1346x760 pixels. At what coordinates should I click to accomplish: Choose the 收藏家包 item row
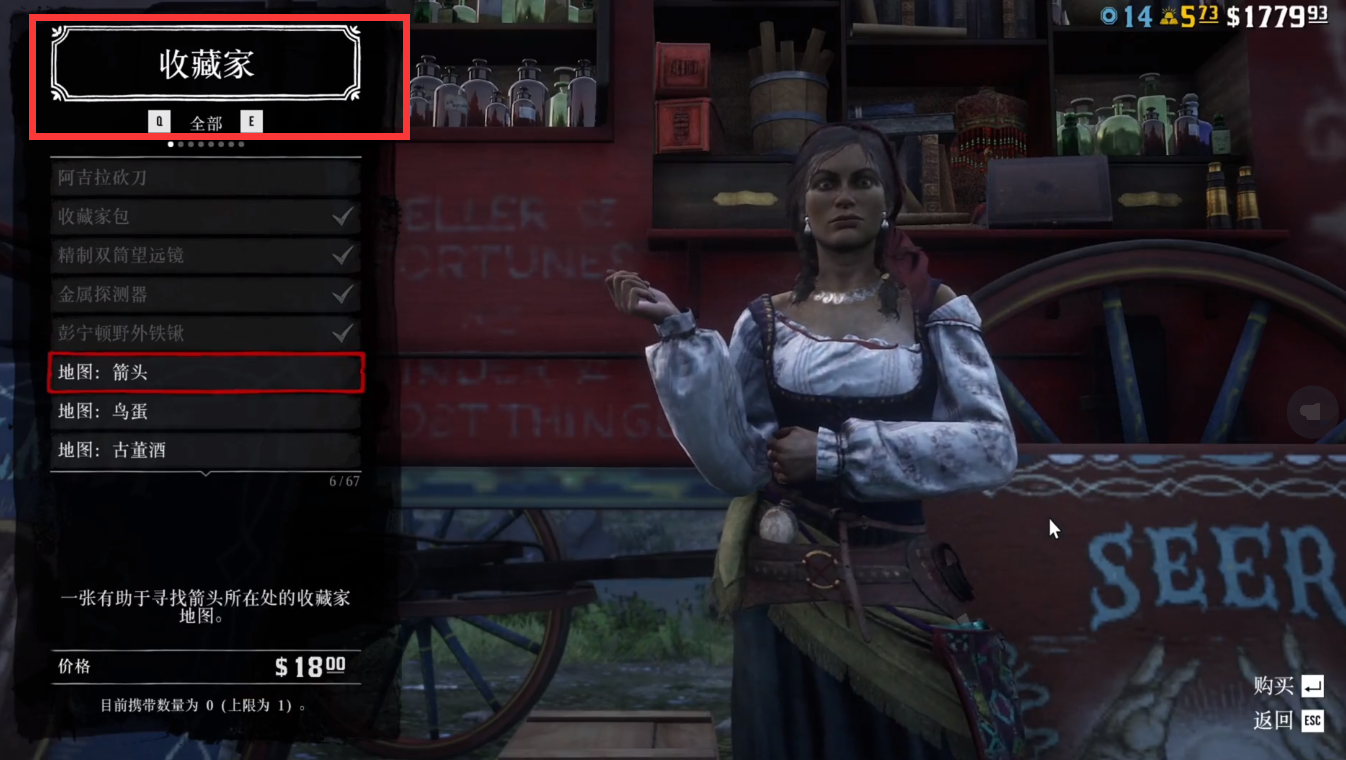point(205,216)
